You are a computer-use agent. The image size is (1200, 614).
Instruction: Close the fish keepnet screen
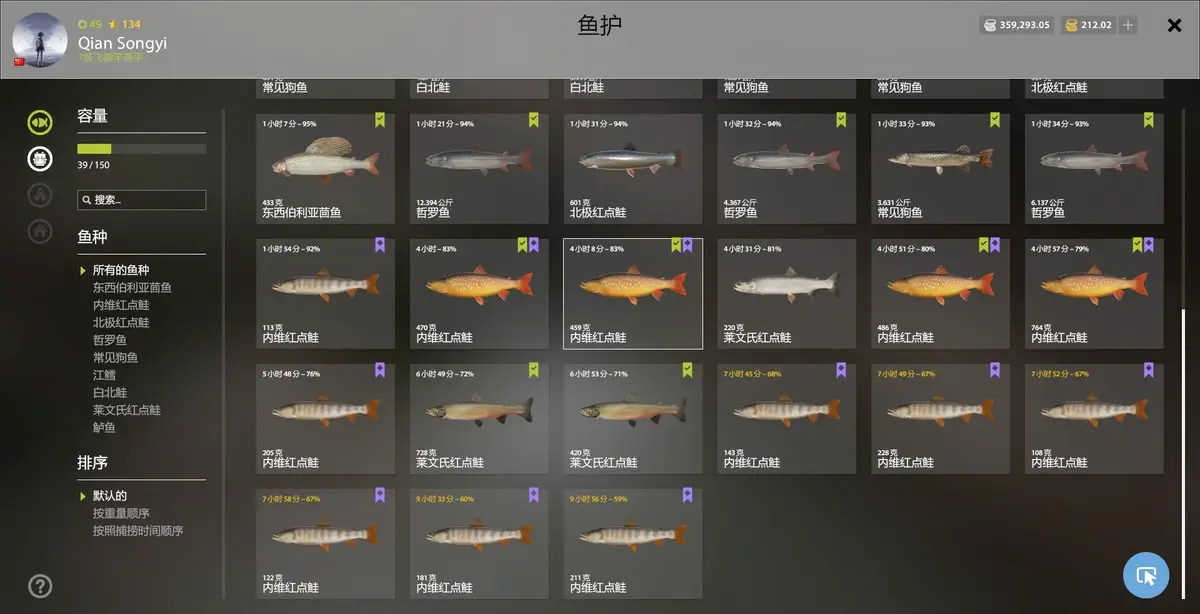click(x=1175, y=26)
